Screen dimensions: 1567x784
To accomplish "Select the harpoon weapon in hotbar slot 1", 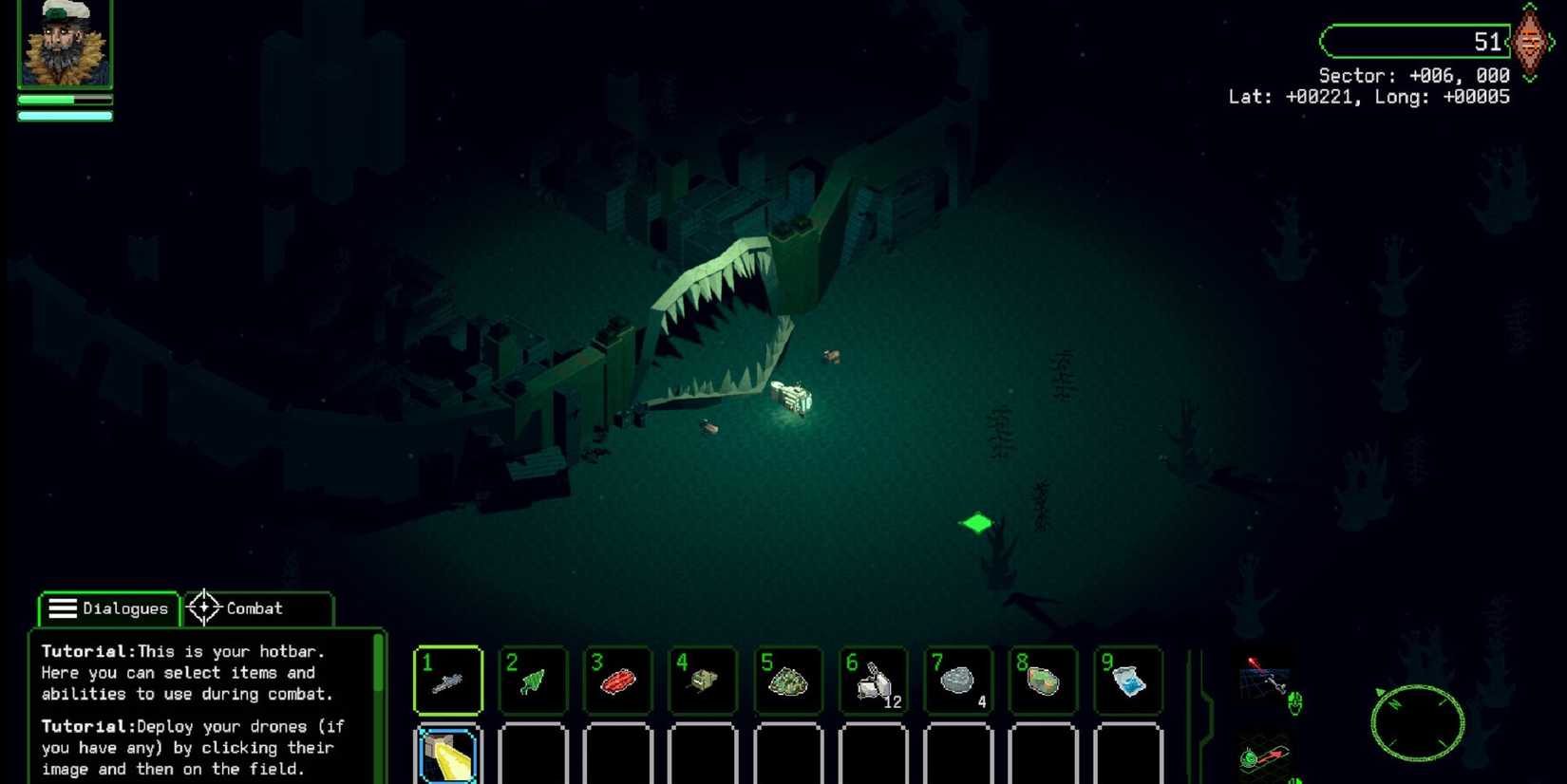I will click(446, 680).
